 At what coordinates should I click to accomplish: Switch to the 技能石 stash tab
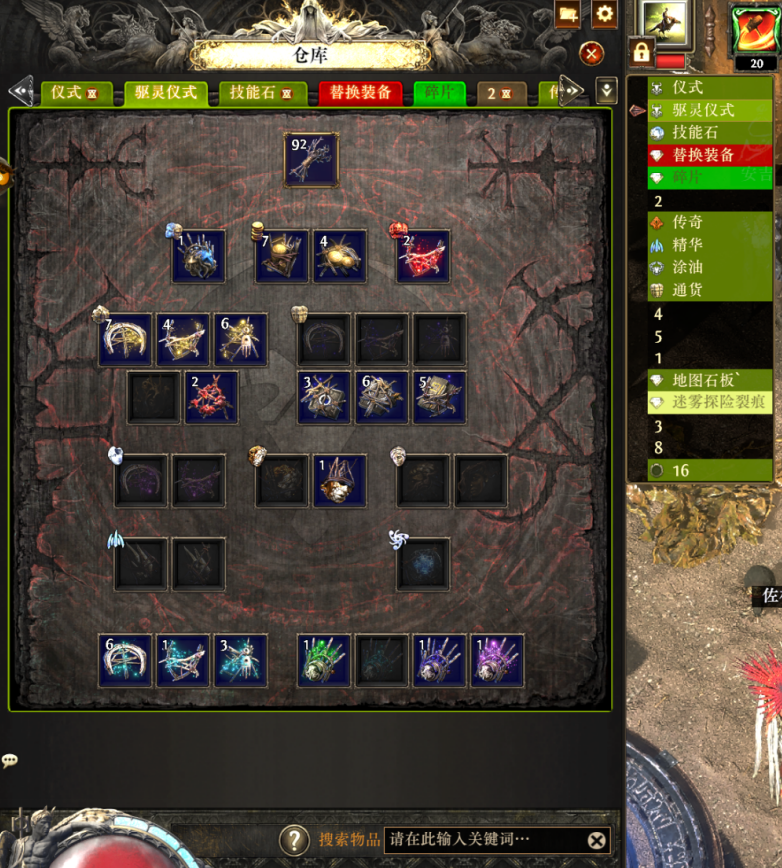point(261,93)
